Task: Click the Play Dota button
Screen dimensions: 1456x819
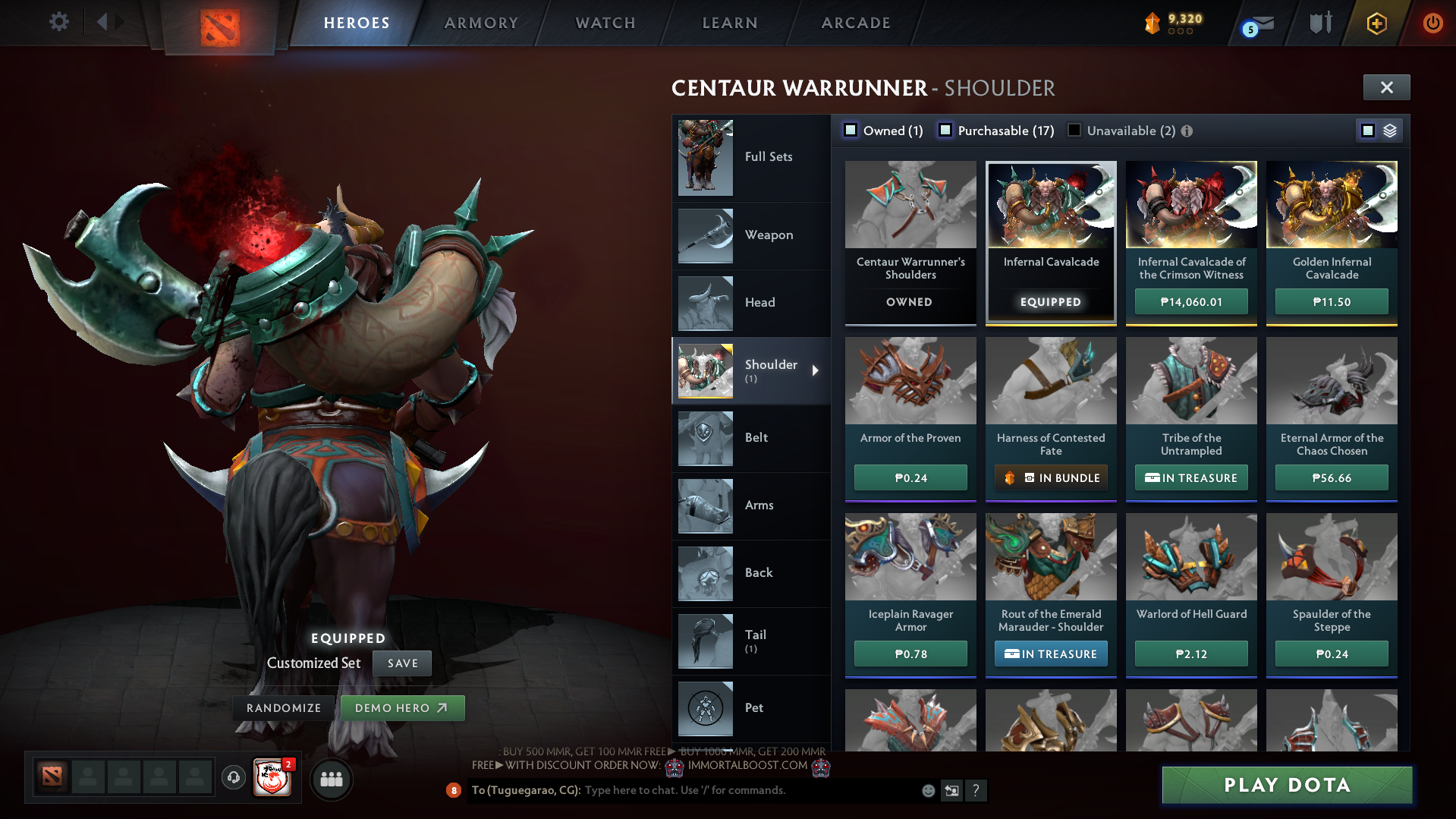Action: 1286,785
